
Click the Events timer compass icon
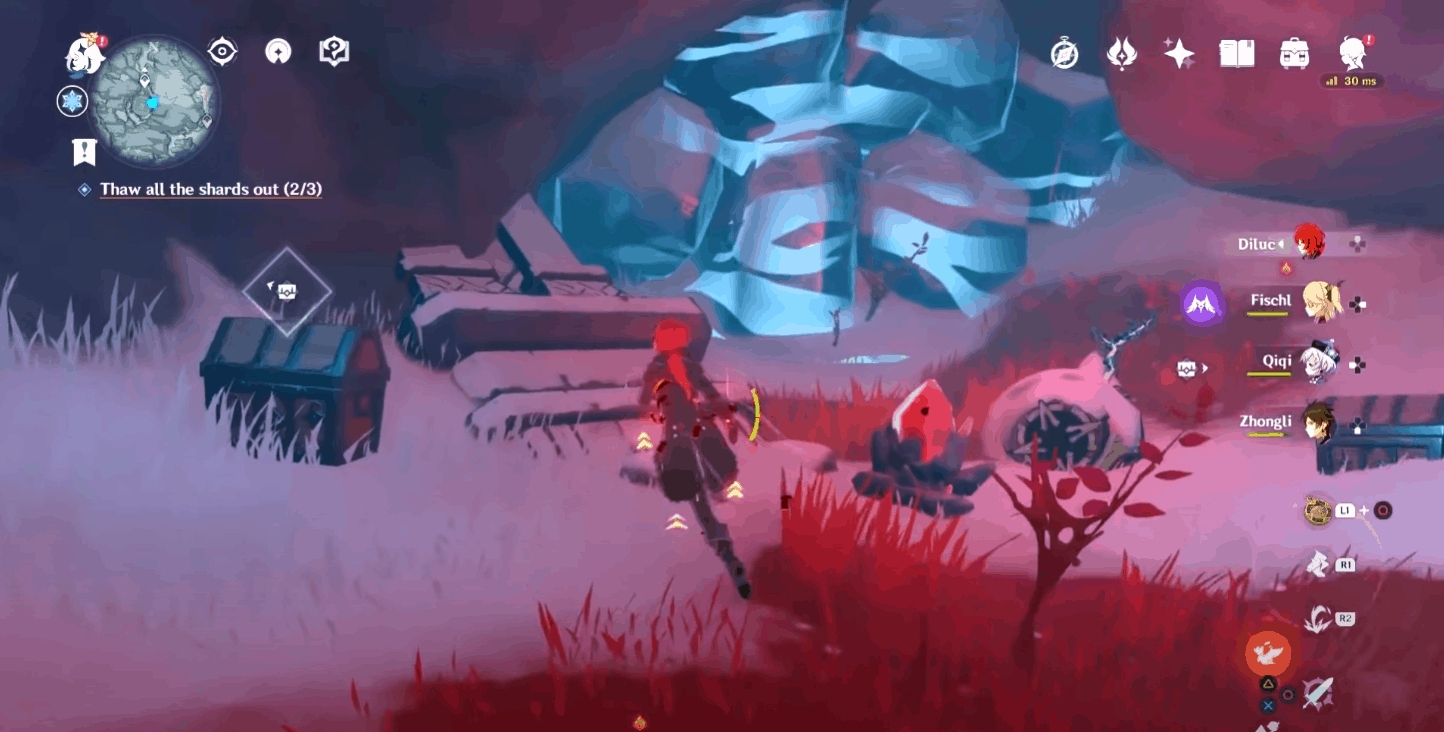(1064, 55)
